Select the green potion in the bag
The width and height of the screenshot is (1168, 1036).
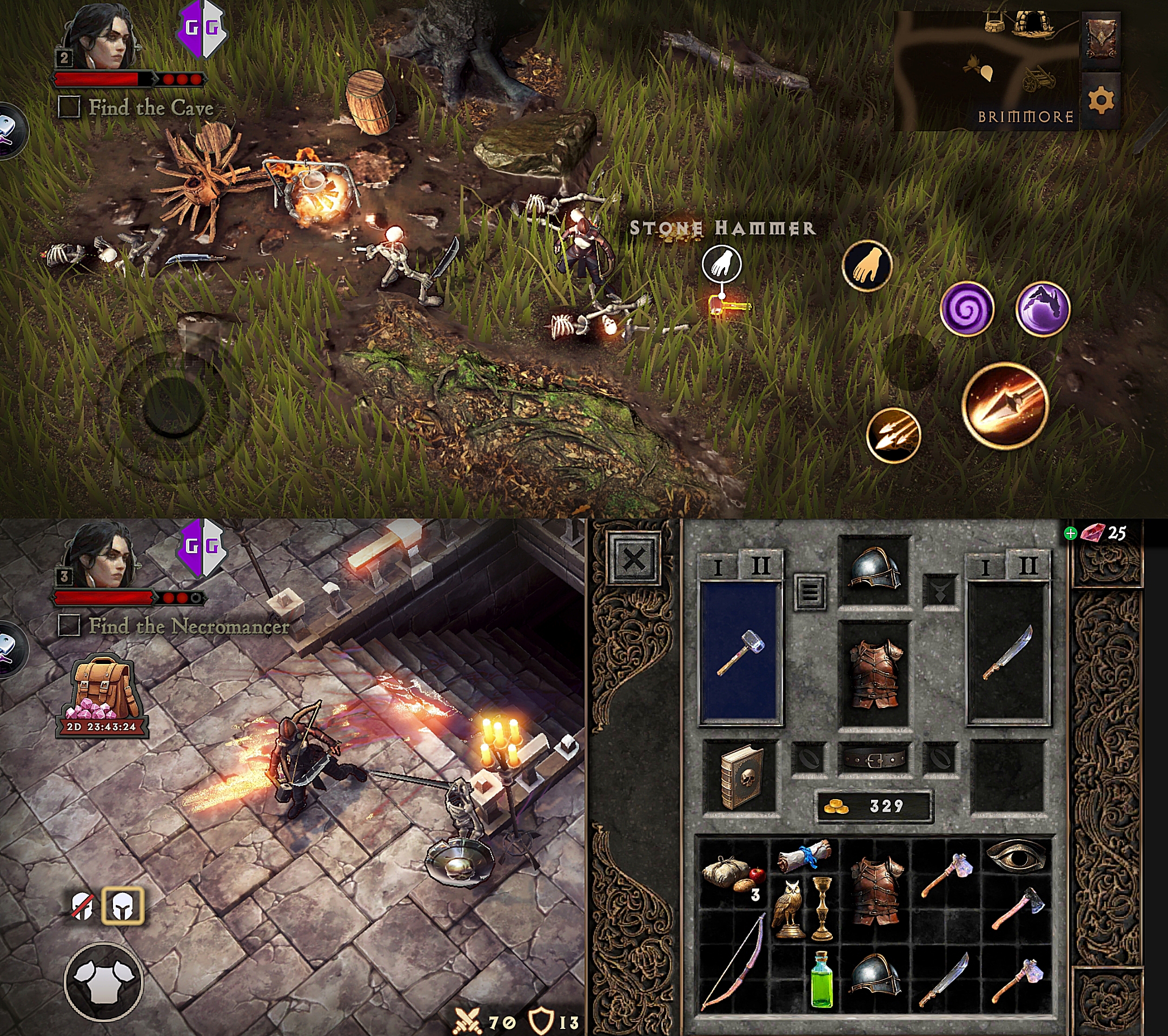[x=822, y=979]
